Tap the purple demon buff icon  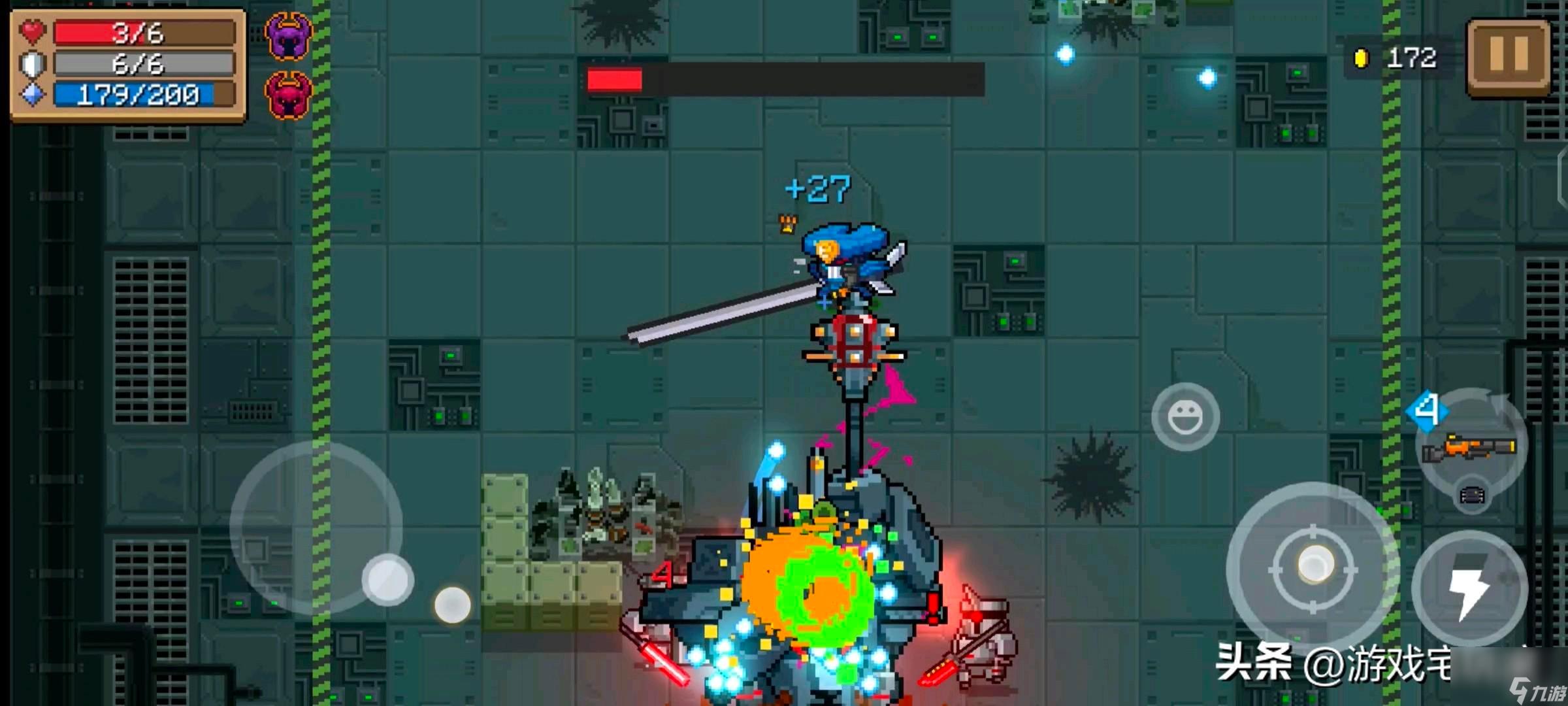[x=288, y=37]
